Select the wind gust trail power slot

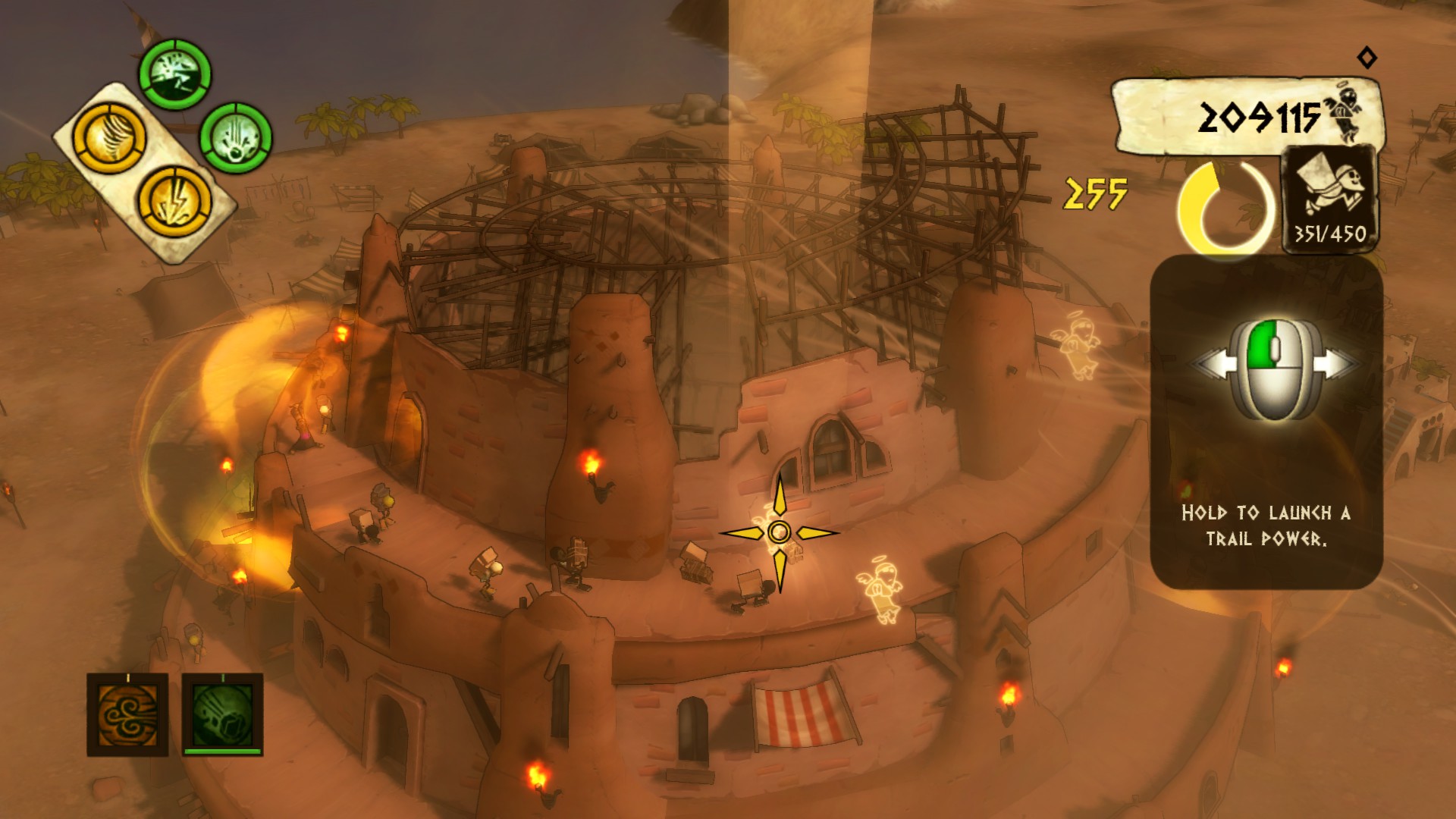coord(127,717)
